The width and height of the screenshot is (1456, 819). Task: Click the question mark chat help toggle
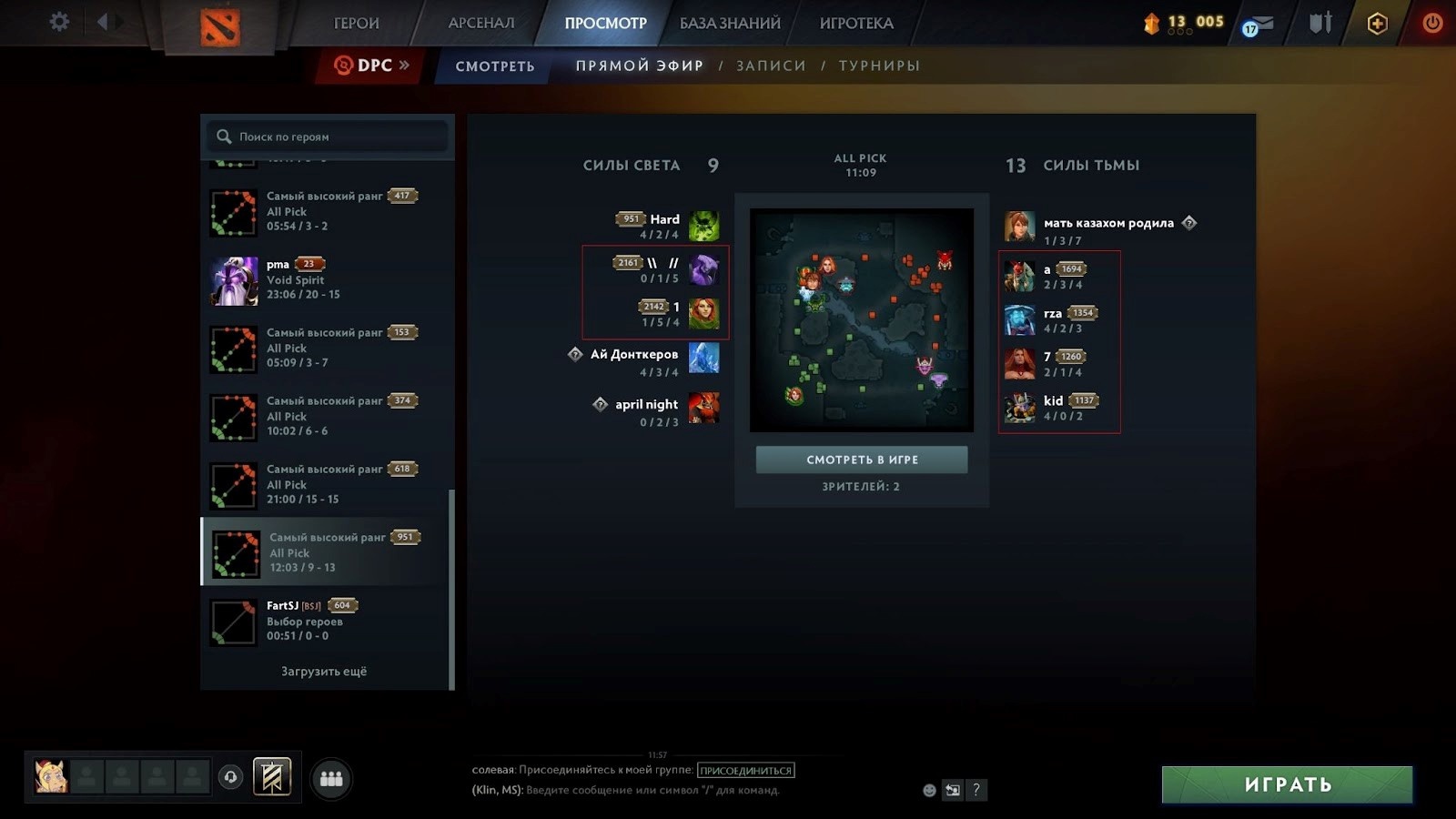coord(976,791)
